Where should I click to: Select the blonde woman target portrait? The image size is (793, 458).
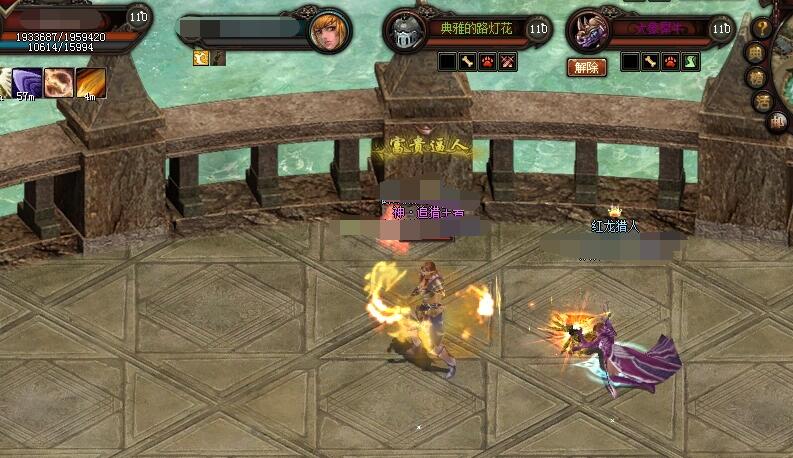(x=329, y=31)
